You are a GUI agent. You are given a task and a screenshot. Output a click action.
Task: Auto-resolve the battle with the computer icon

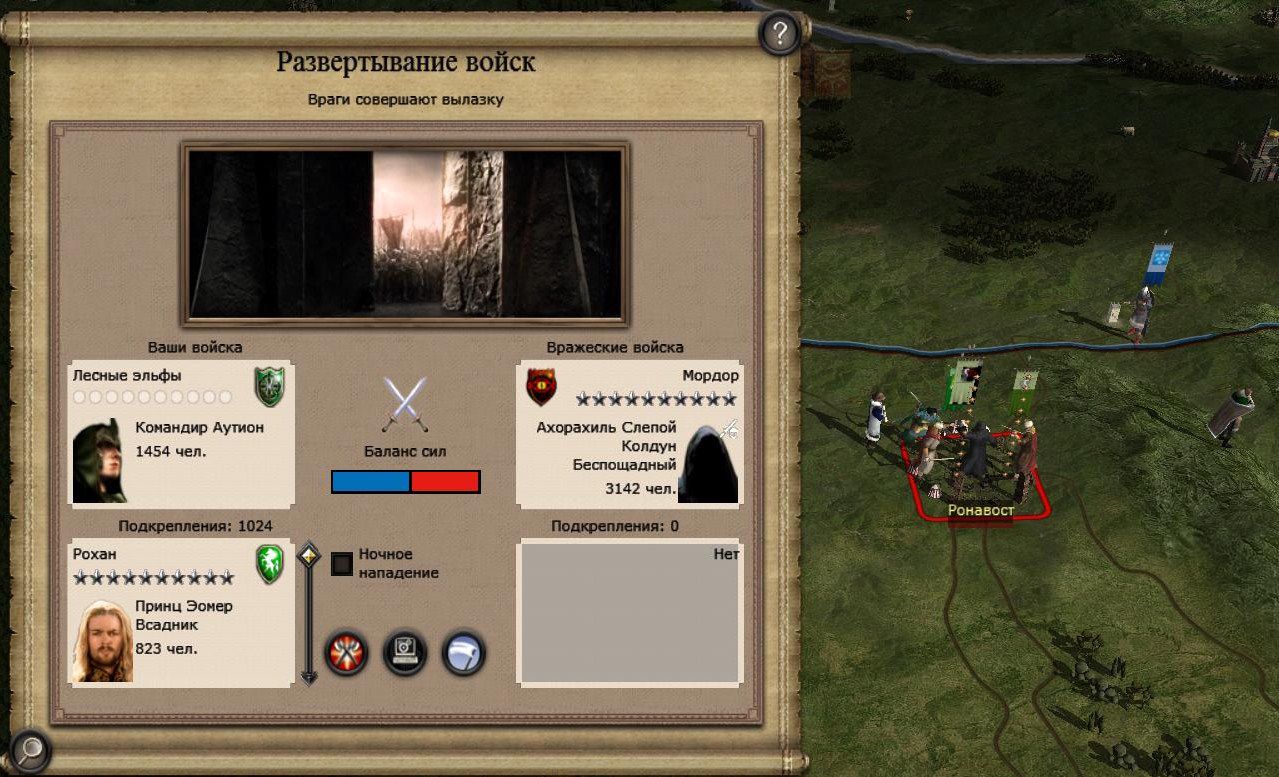tap(405, 653)
